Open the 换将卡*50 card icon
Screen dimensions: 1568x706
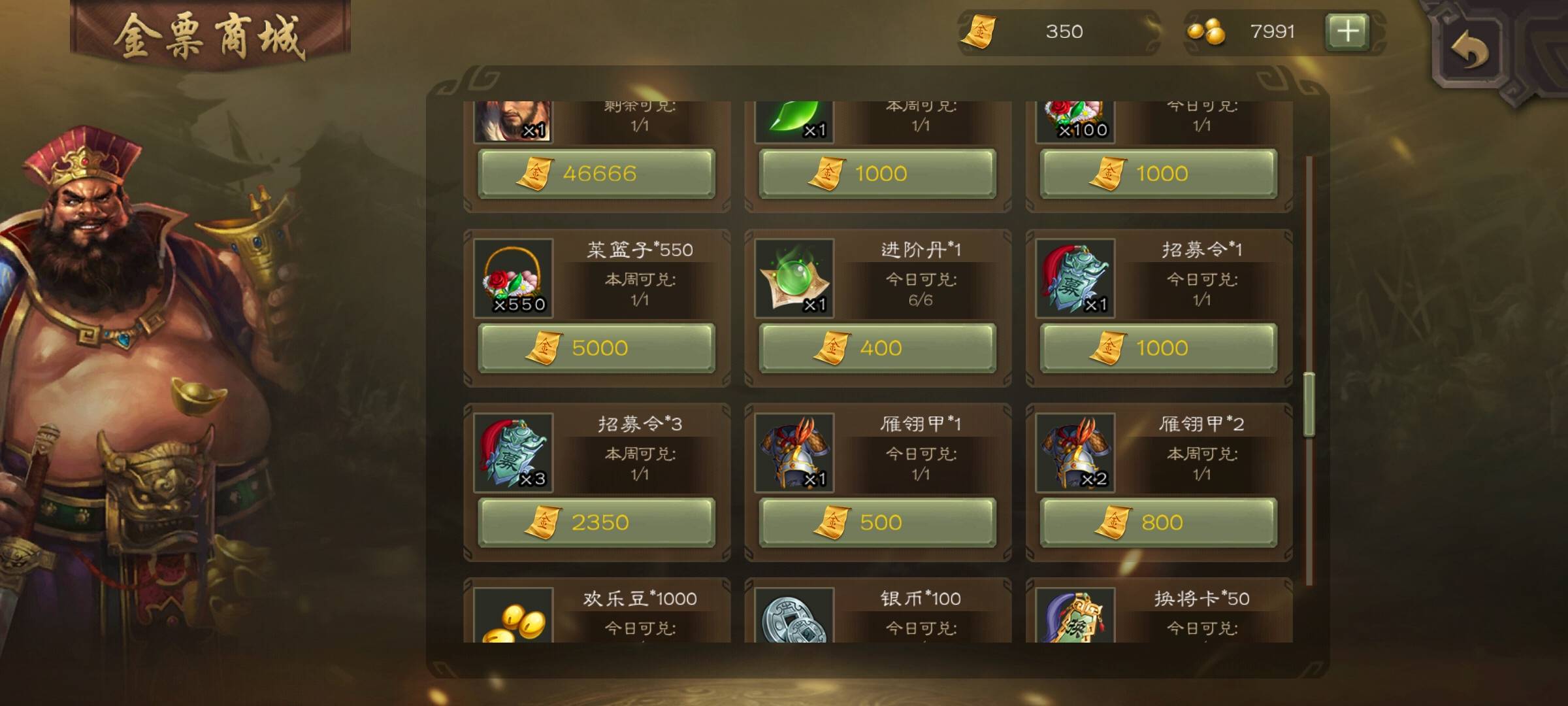[x=1075, y=616]
